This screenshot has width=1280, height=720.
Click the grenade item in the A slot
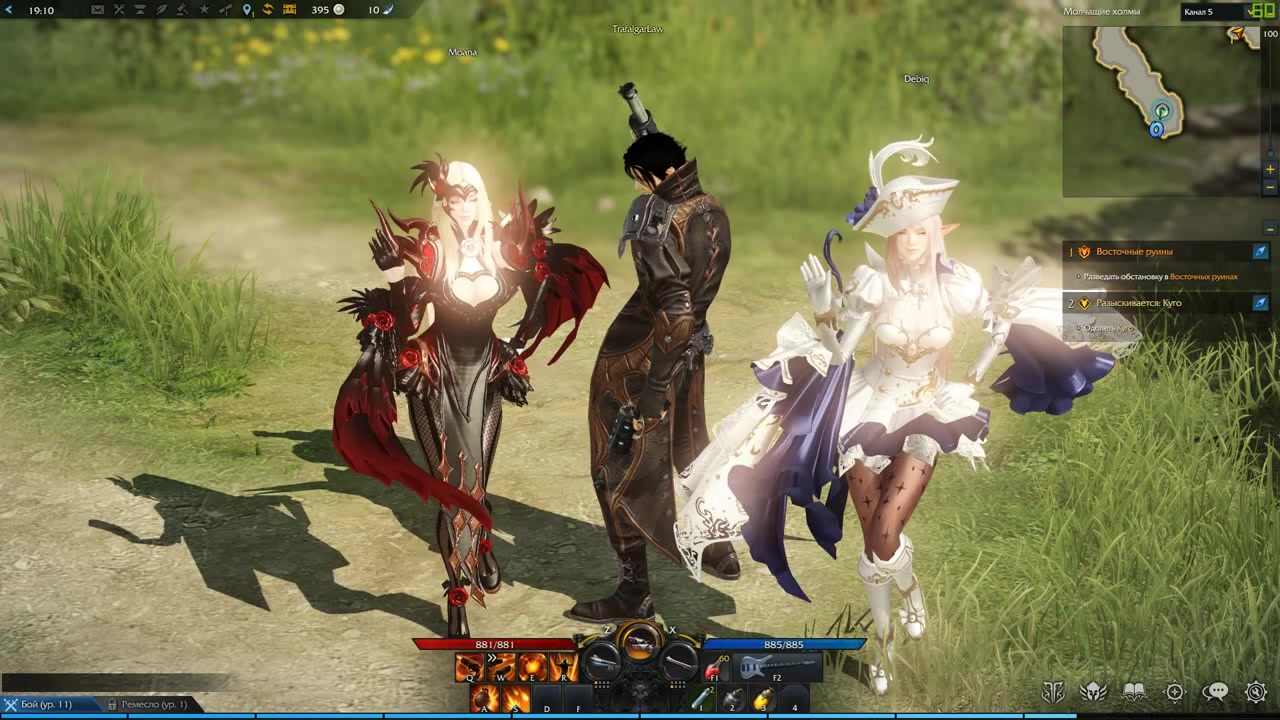483,700
